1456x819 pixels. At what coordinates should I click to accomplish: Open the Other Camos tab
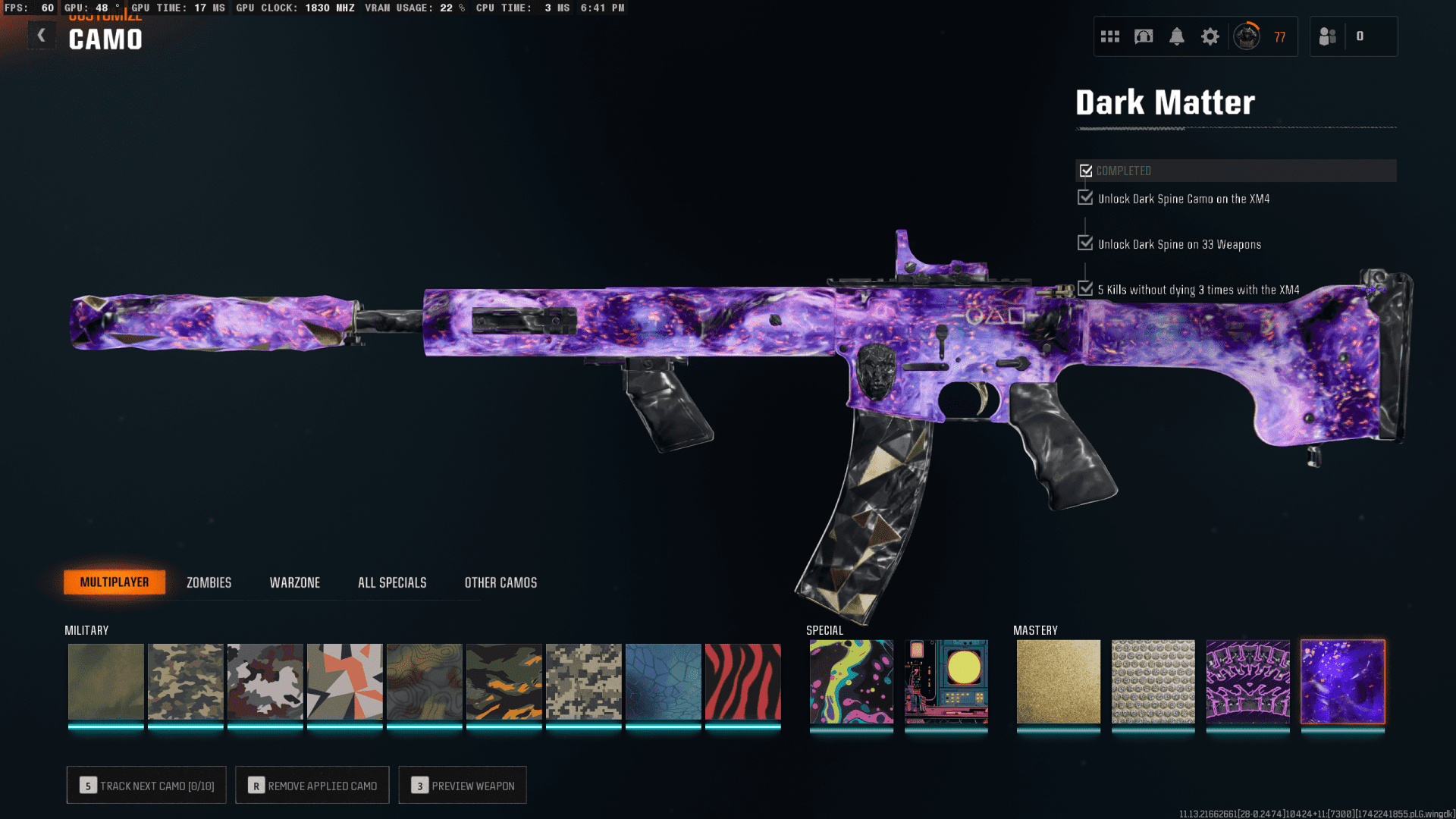tap(500, 582)
